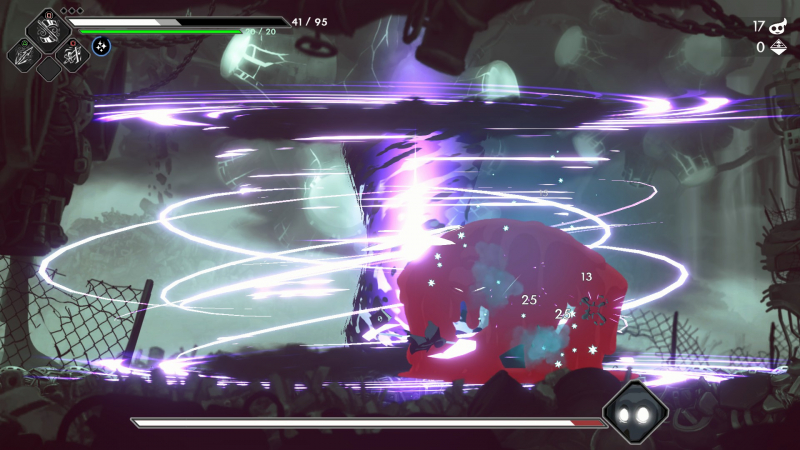The width and height of the screenshot is (800, 450).
Task: Select the blue-ringed sparkle buff icon
Action: pyautogui.click(x=101, y=45)
